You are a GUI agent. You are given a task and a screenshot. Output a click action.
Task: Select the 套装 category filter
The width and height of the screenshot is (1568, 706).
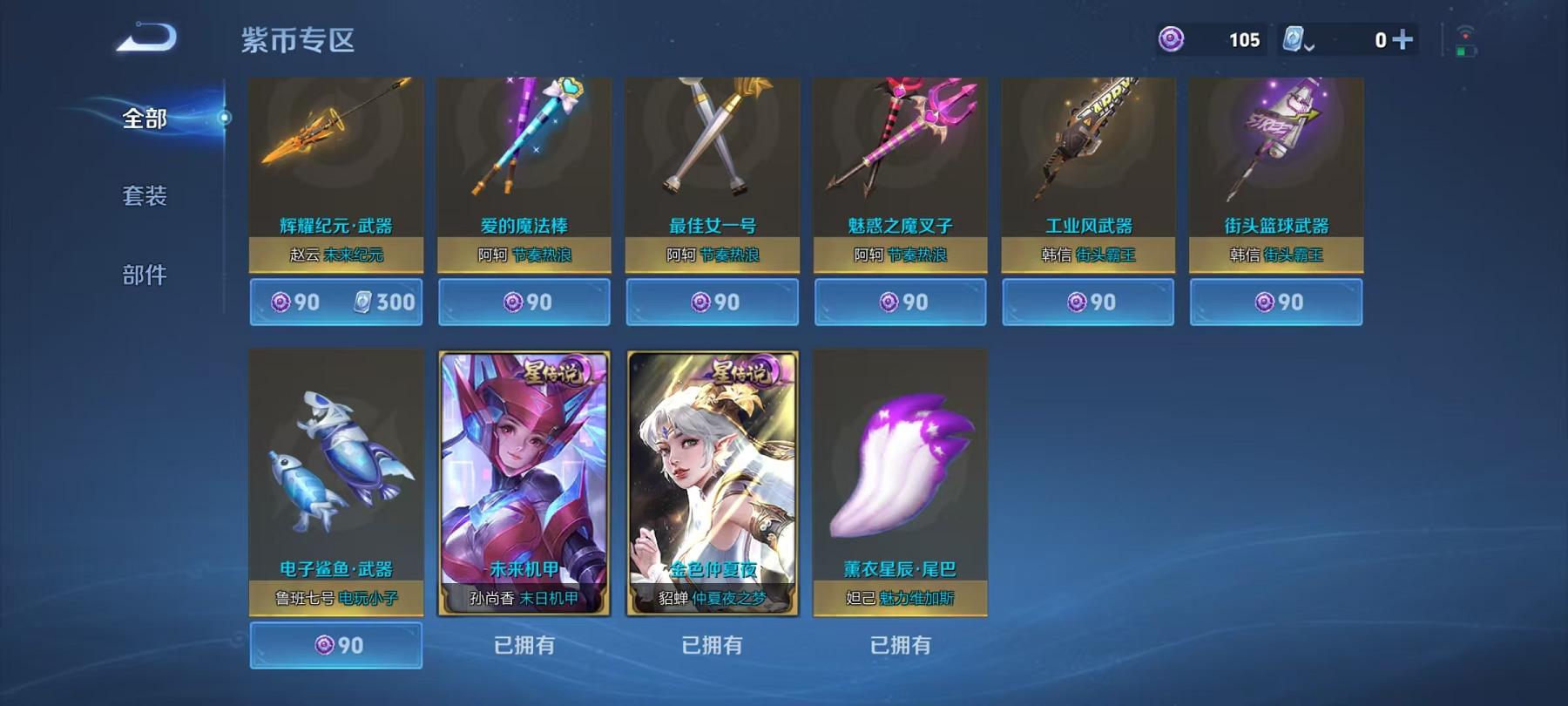point(146,197)
